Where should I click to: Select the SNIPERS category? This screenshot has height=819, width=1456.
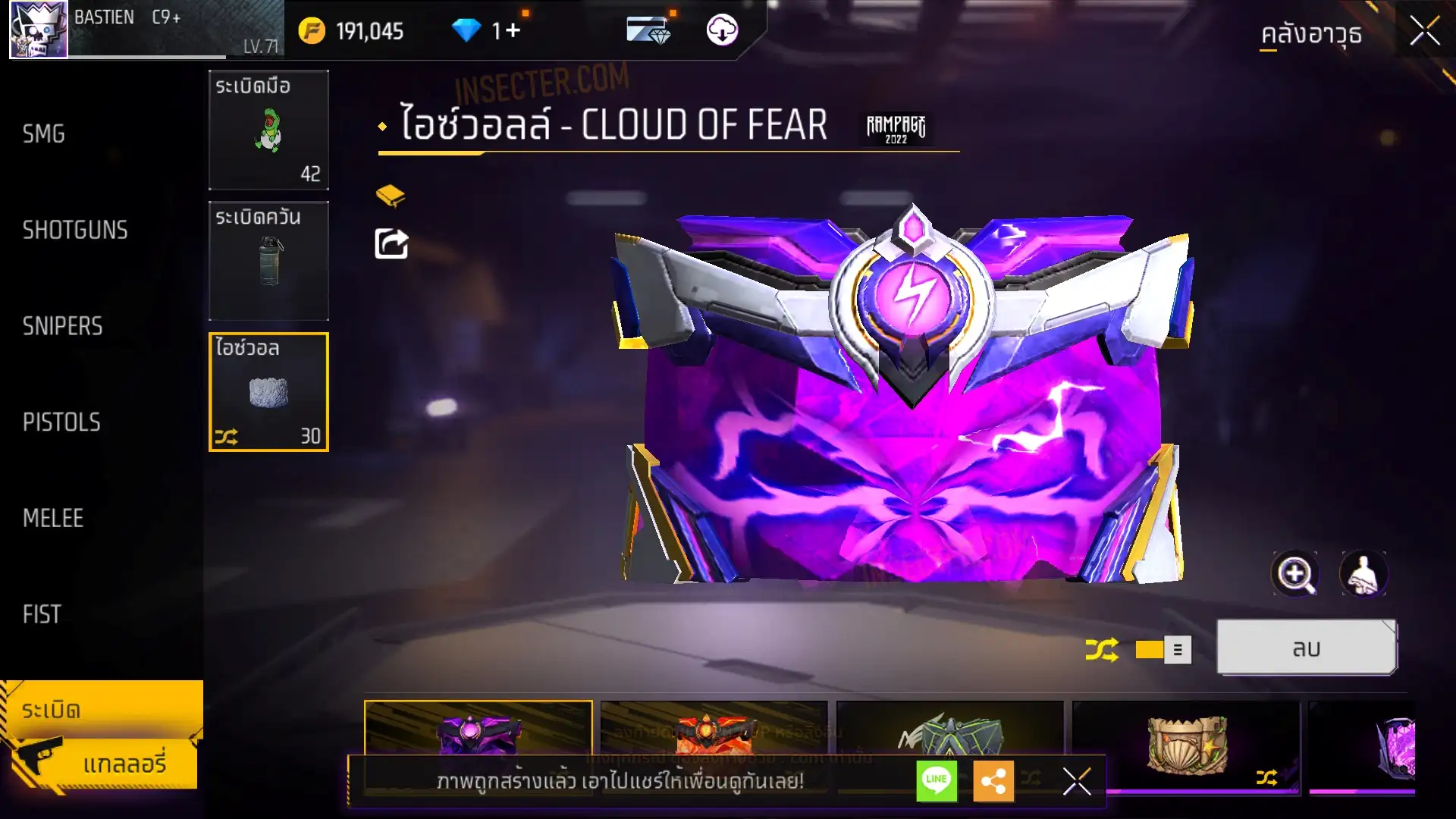tap(62, 326)
